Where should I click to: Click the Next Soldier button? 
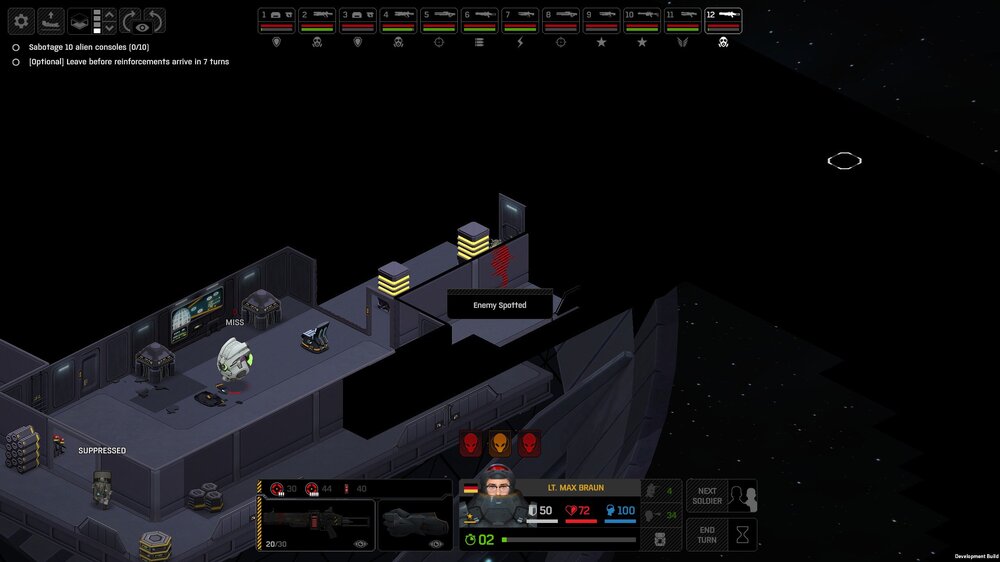(721, 496)
